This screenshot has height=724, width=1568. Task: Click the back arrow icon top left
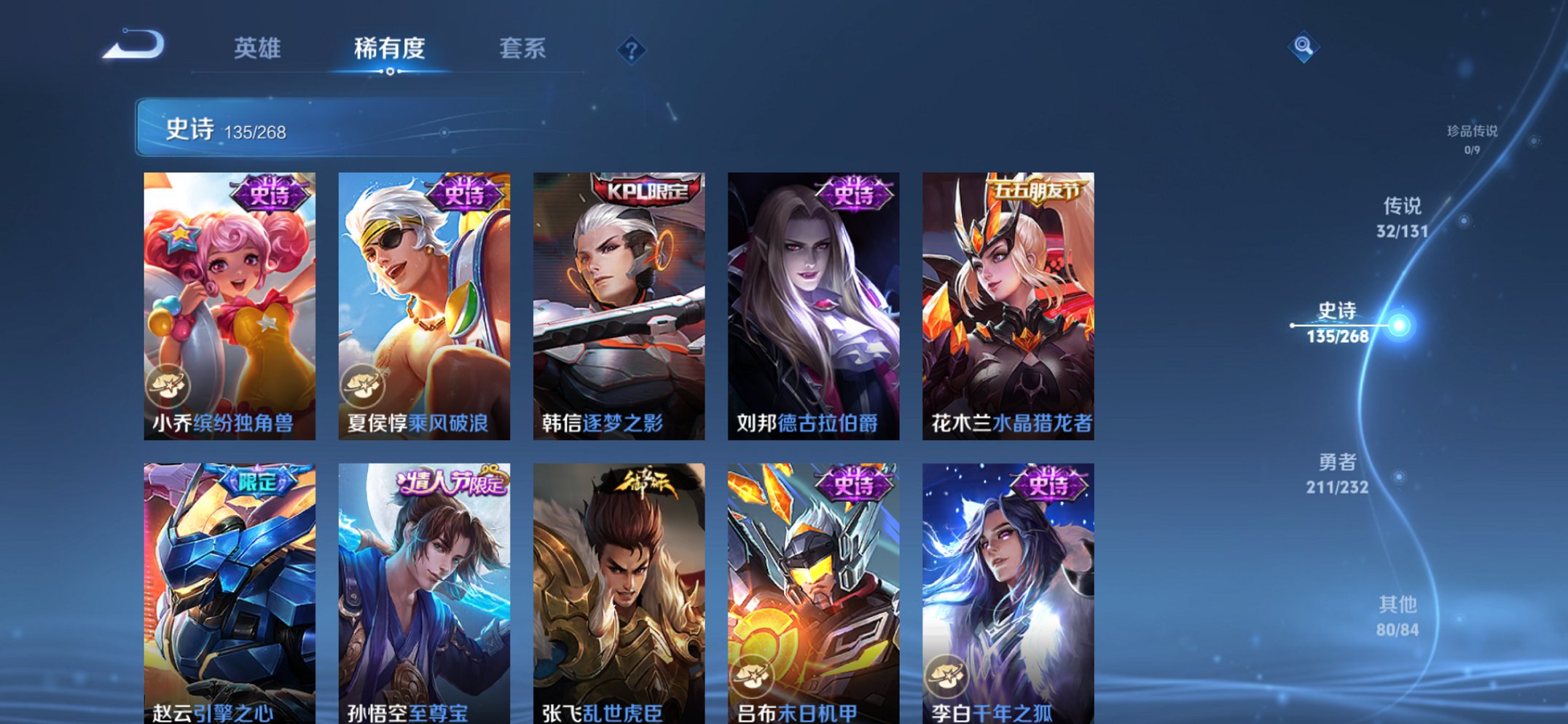pyautogui.click(x=135, y=47)
